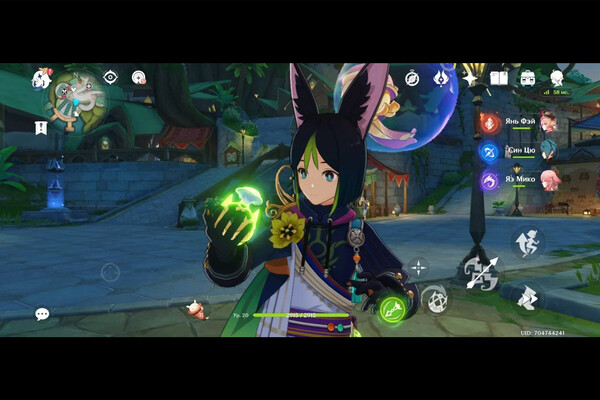Open the Adventurer Handbook book icon
Image resolution: width=600 pixels, height=400 pixels.
[x=498, y=77]
